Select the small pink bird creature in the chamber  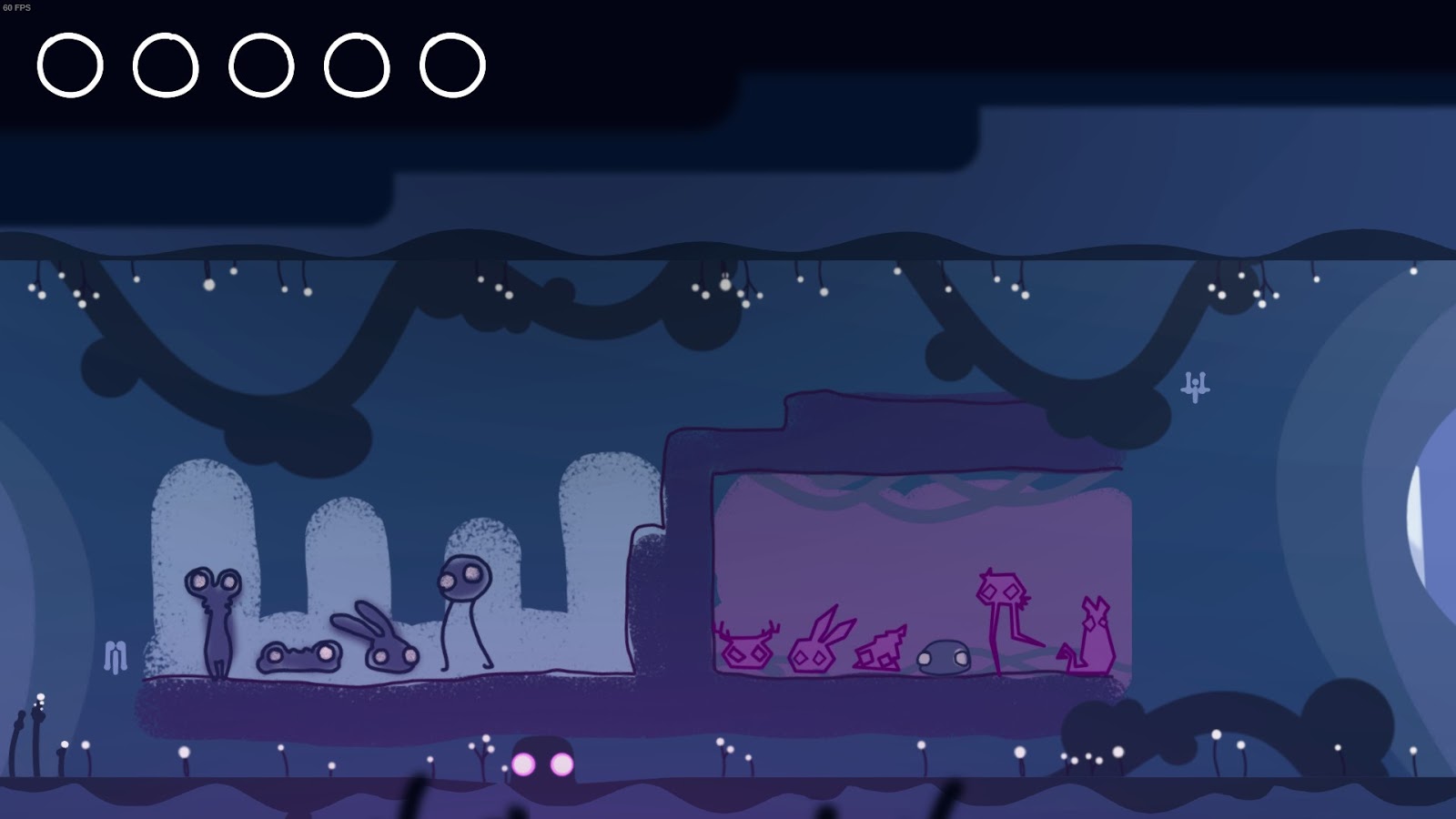coord(878,651)
